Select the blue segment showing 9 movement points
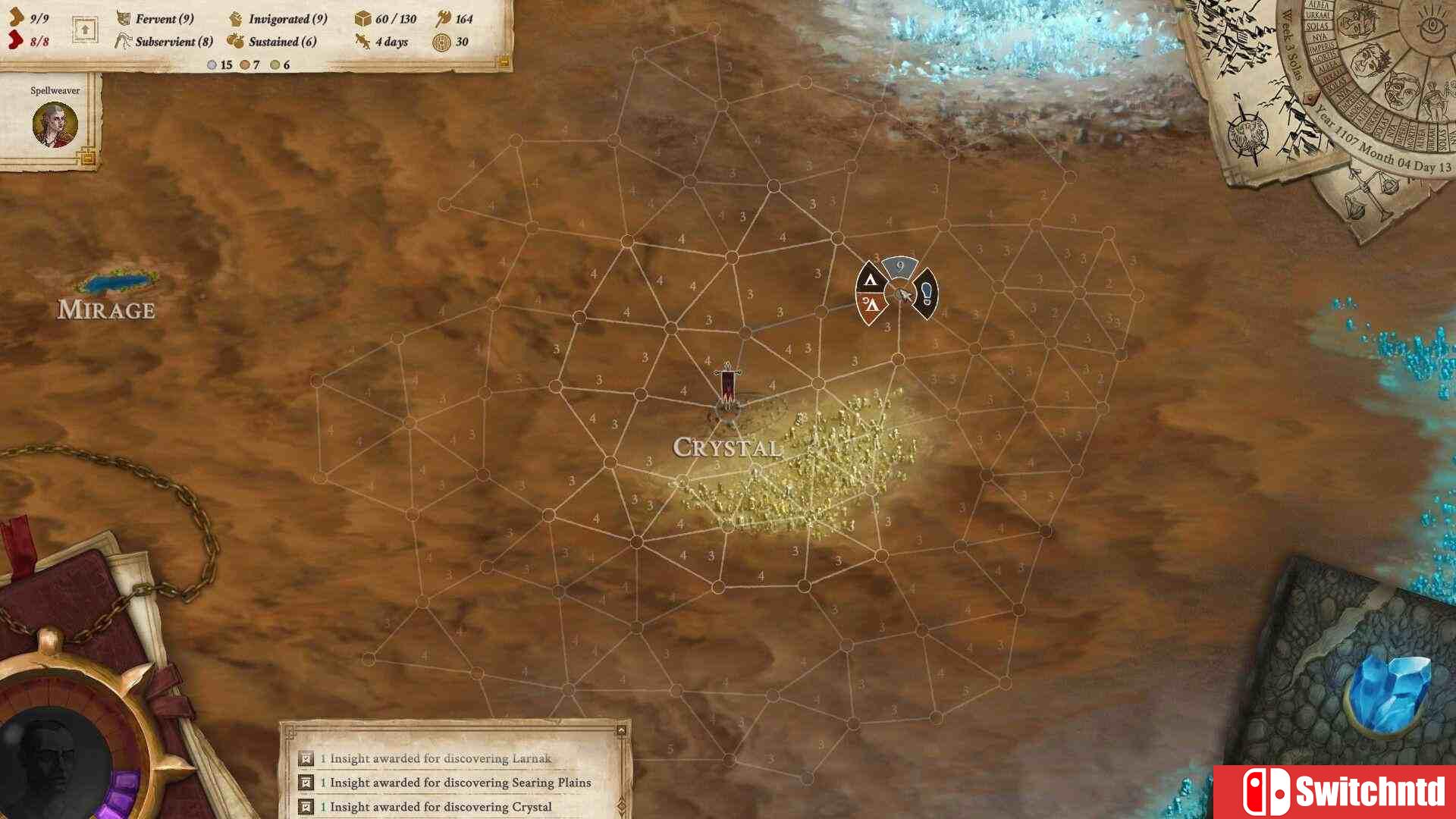This screenshot has height=819, width=1456. coord(899,265)
